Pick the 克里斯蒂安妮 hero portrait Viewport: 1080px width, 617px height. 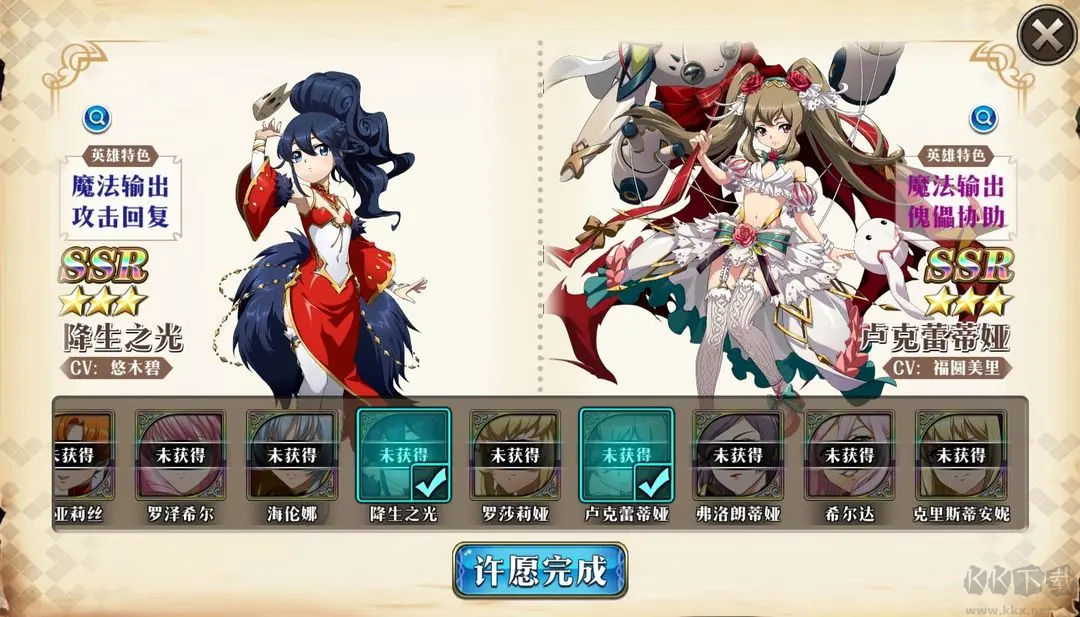point(962,455)
